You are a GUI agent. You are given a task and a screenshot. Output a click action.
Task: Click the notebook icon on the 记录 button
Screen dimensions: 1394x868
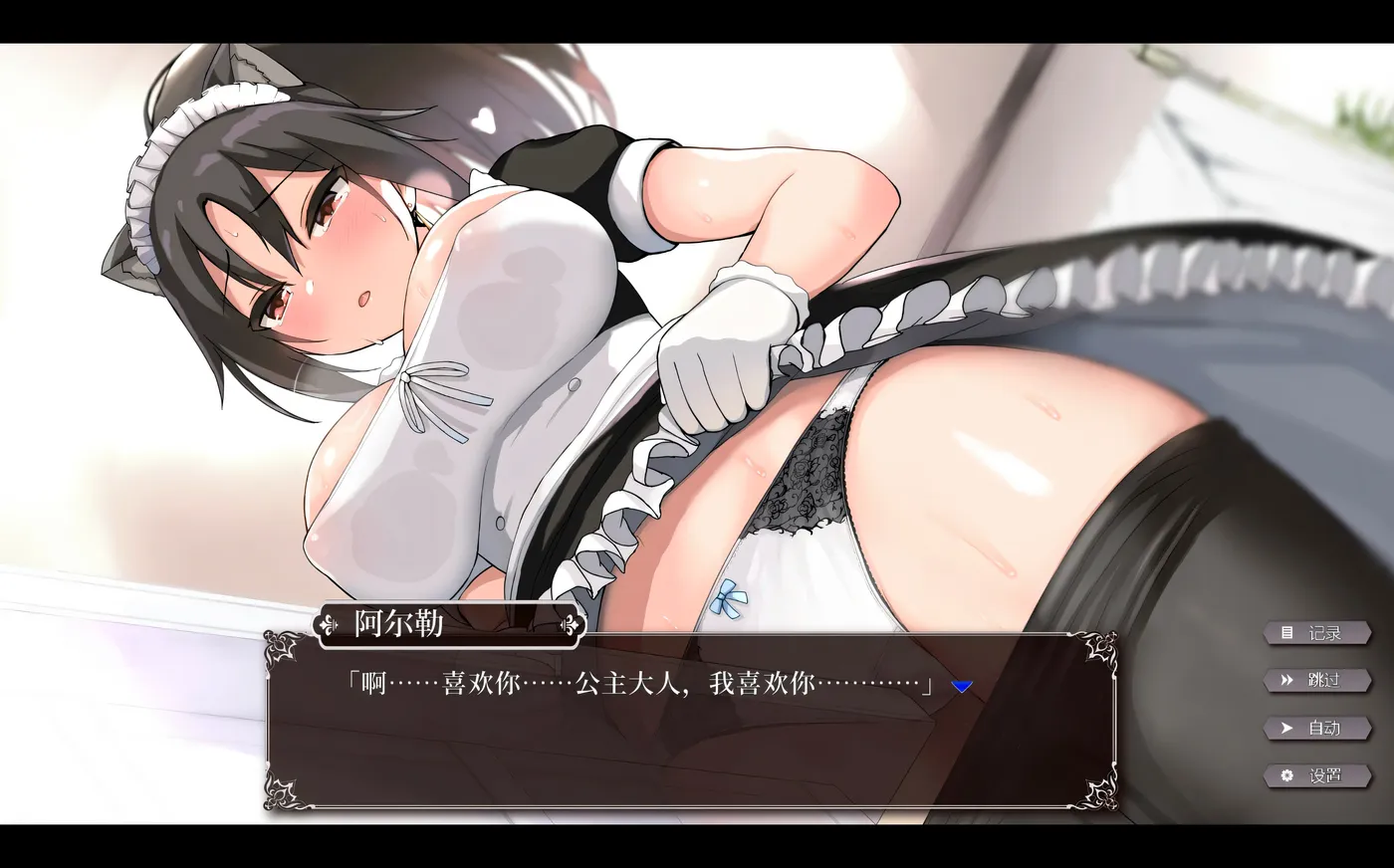1287,632
